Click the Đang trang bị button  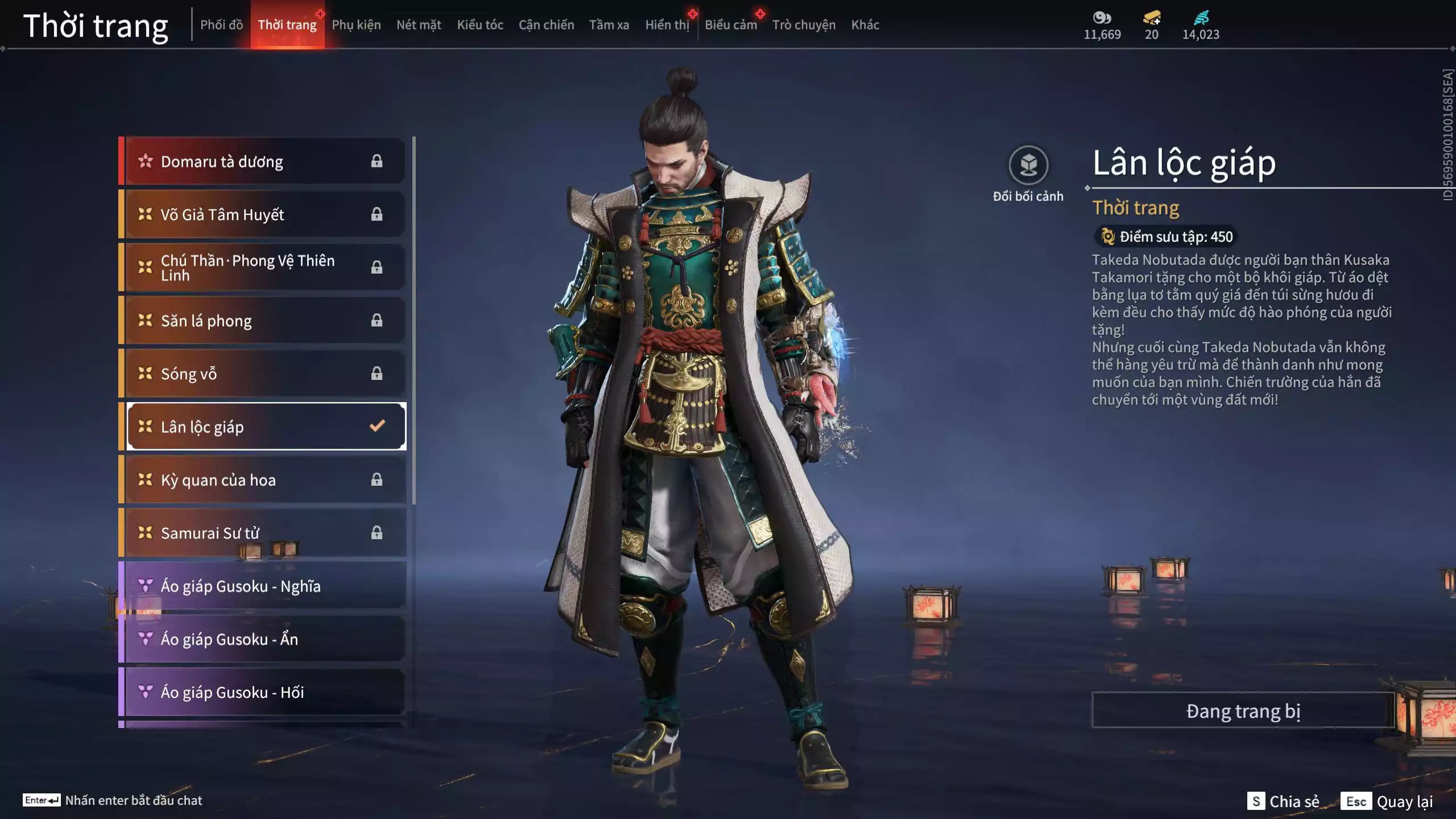point(1243,711)
